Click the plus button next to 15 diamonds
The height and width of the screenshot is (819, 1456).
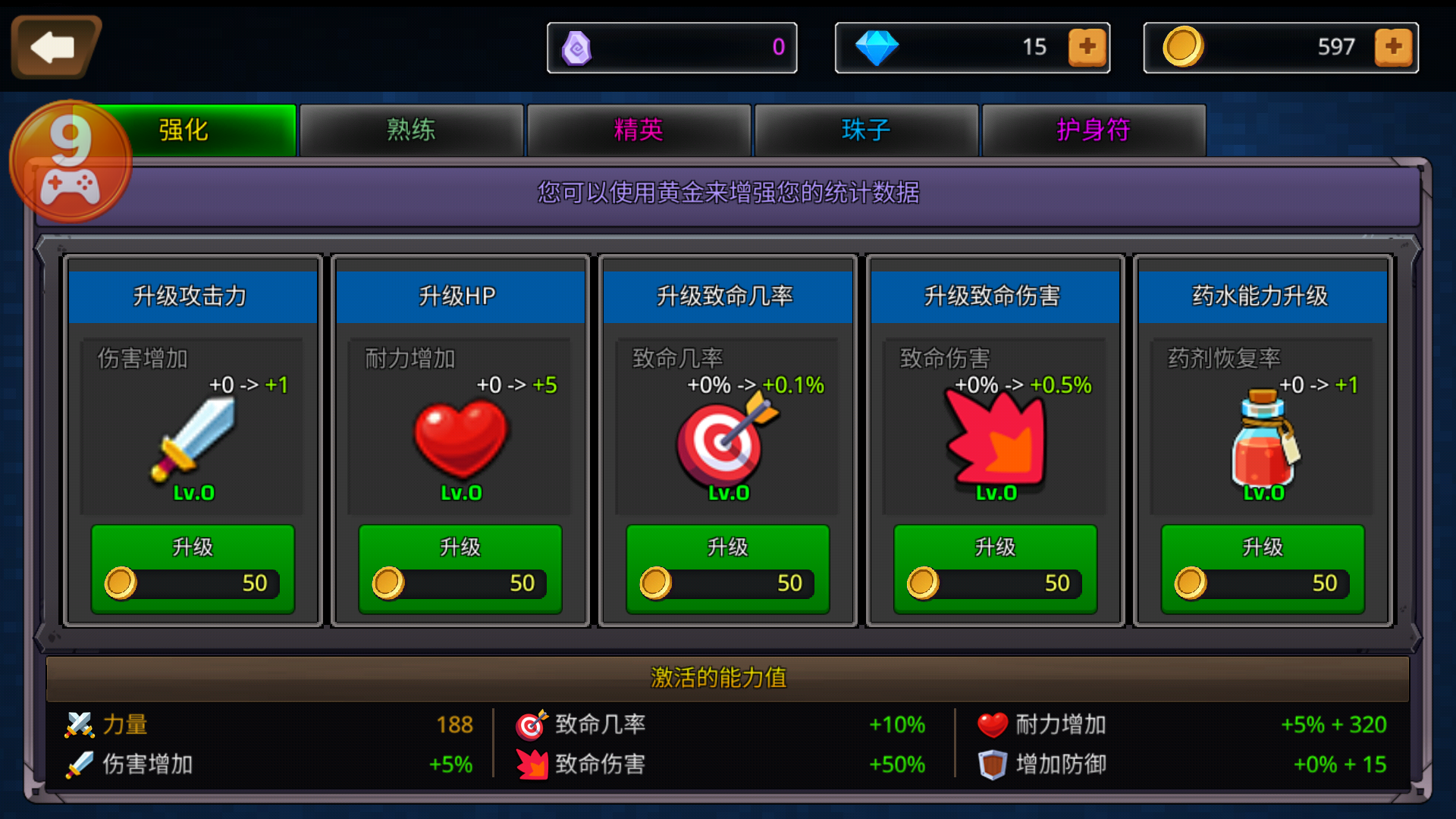pyautogui.click(x=1087, y=47)
